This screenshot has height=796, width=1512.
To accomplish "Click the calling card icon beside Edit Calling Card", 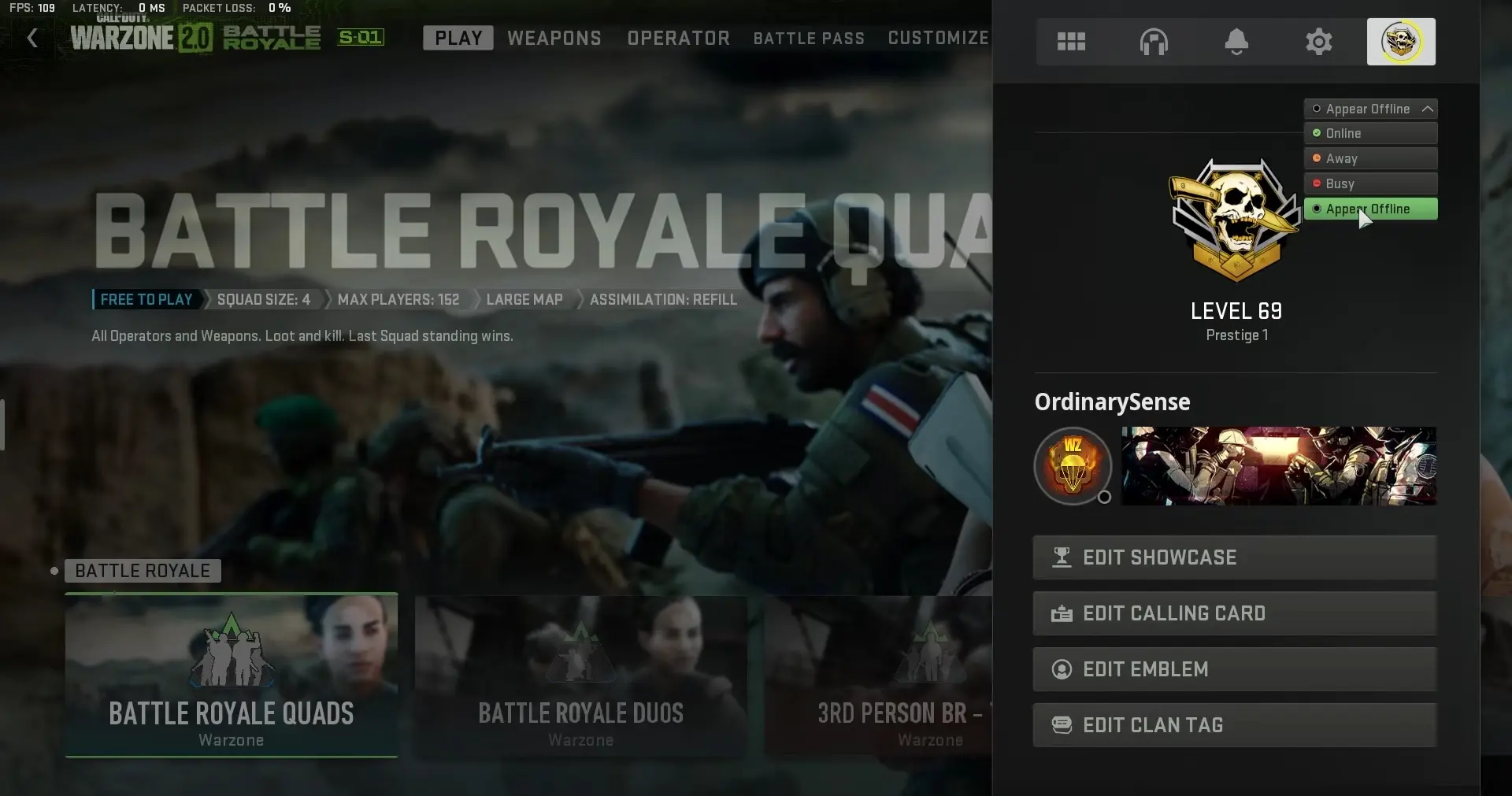I will pos(1062,613).
